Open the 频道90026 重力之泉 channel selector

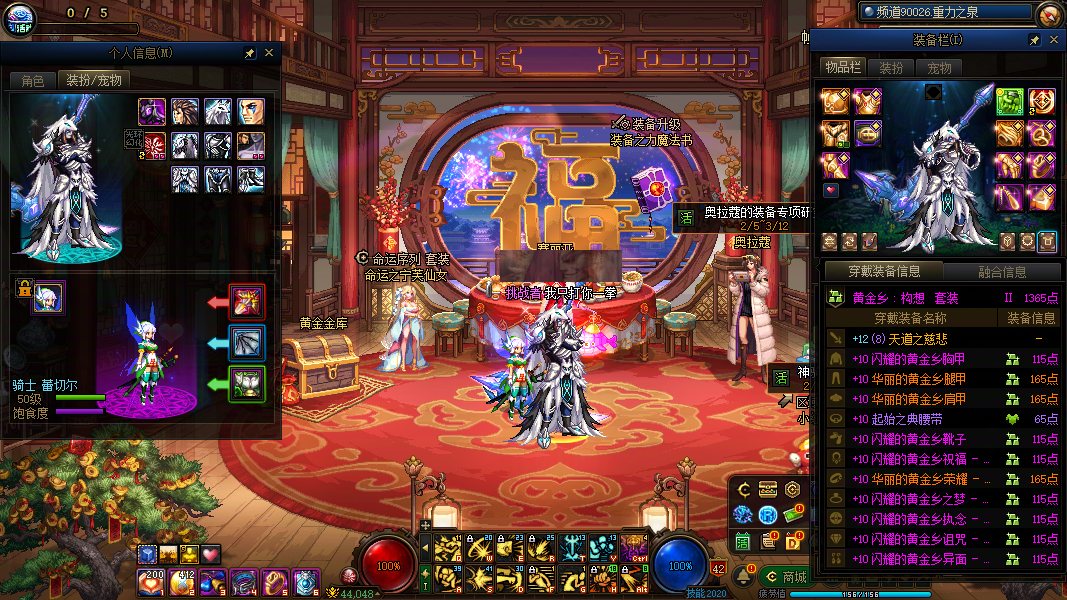coord(944,11)
